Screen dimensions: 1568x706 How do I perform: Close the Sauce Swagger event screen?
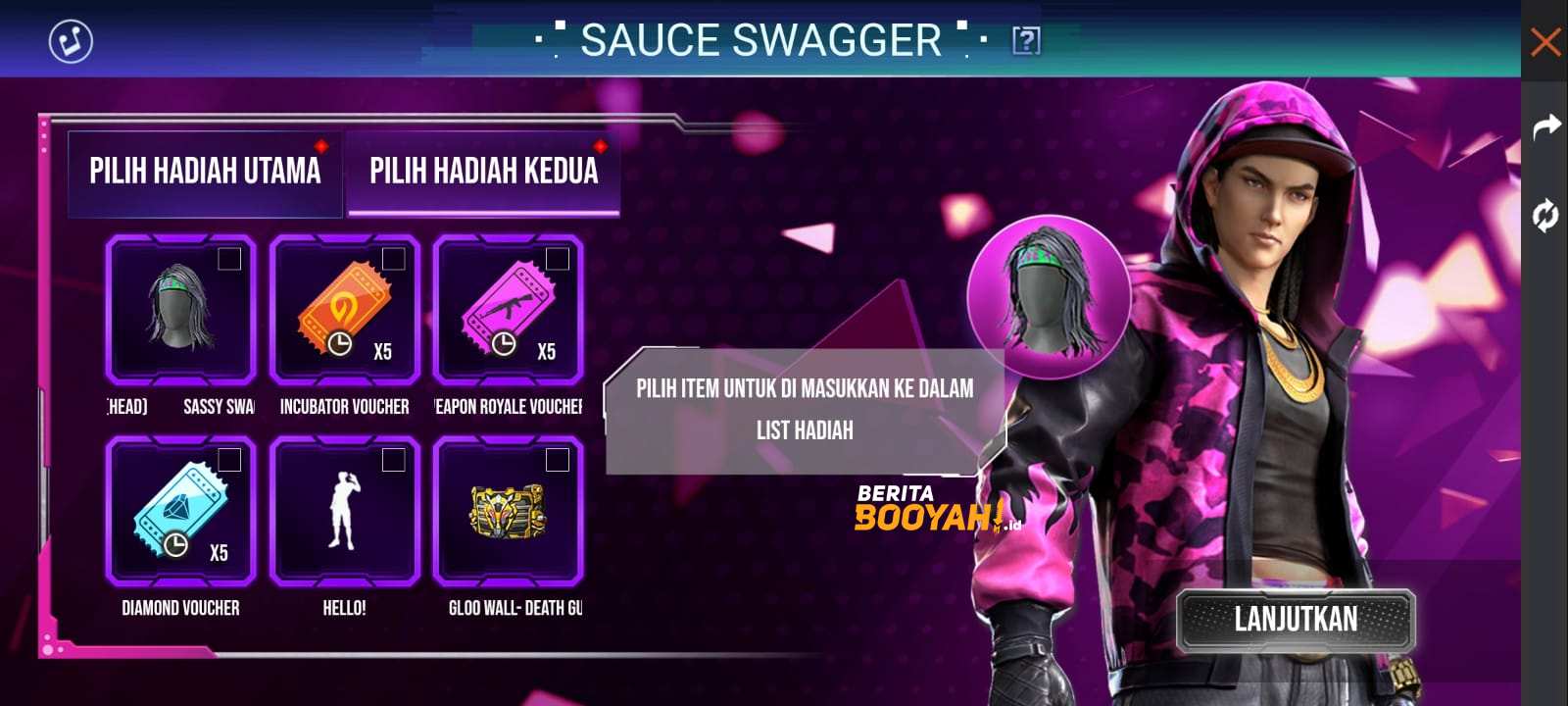(1546, 42)
